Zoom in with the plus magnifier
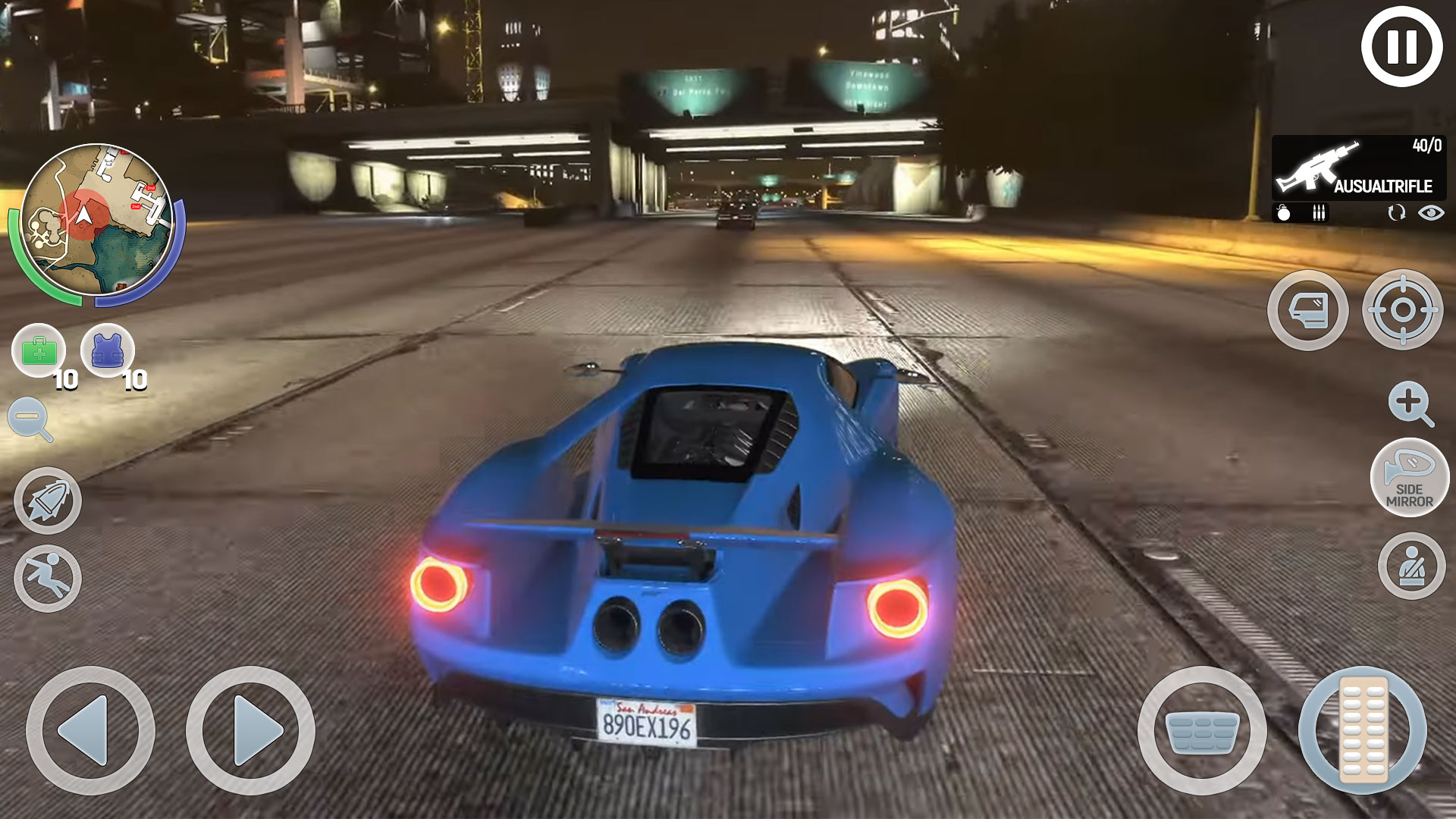 [x=1410, y=403]
